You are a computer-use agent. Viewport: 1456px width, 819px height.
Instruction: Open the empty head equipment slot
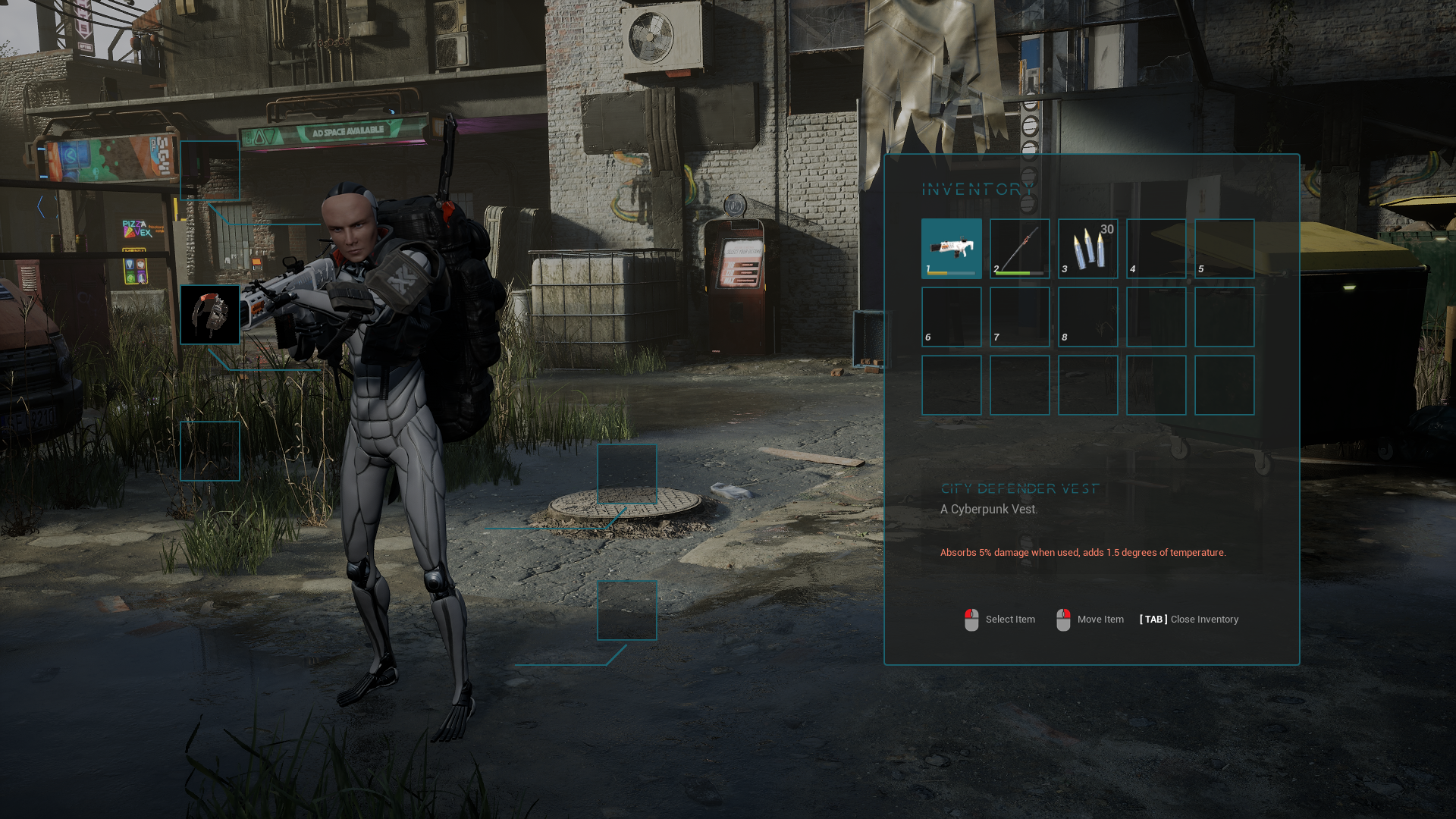point(210,170)
